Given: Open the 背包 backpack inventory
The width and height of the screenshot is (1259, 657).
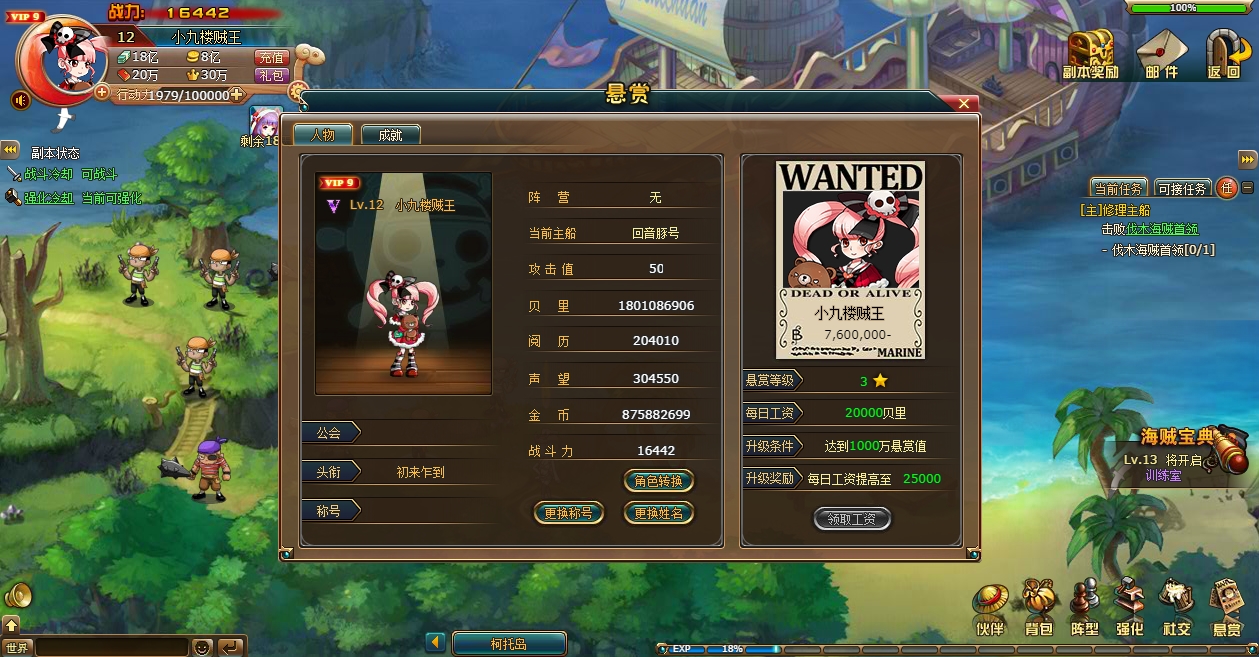Looking at the screenshot, I should 1039,609.
